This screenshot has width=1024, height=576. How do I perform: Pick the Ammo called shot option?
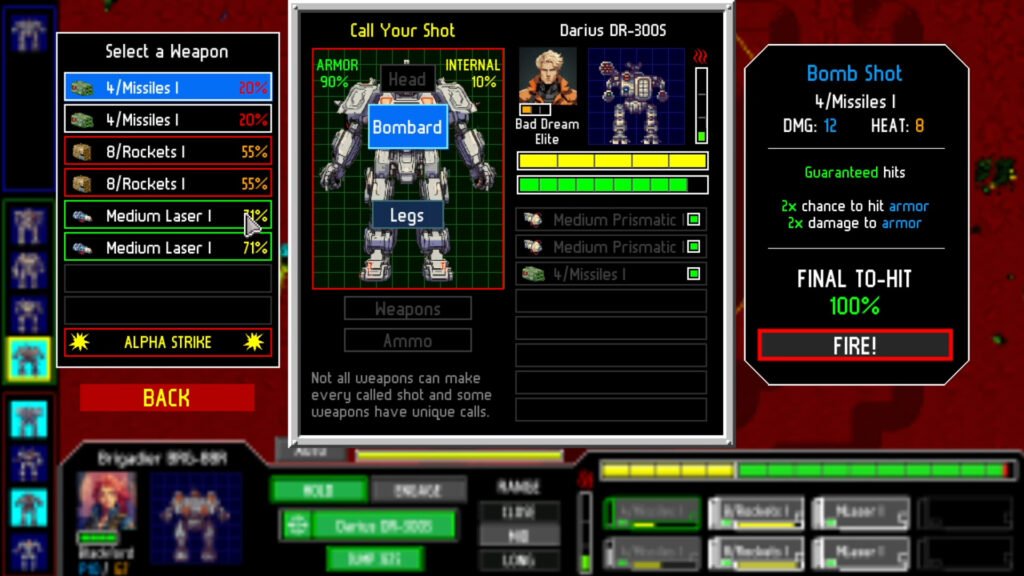point(407,340)
